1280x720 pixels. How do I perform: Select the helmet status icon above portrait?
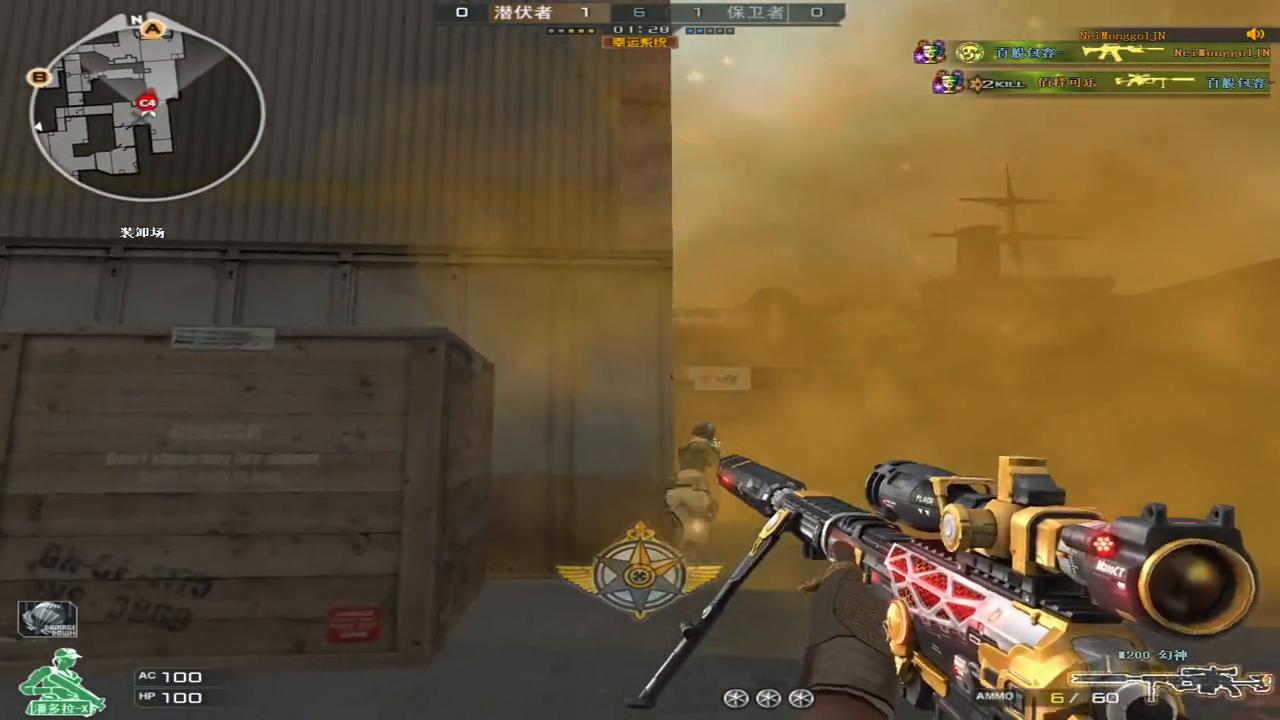click(x=47, y=620)
